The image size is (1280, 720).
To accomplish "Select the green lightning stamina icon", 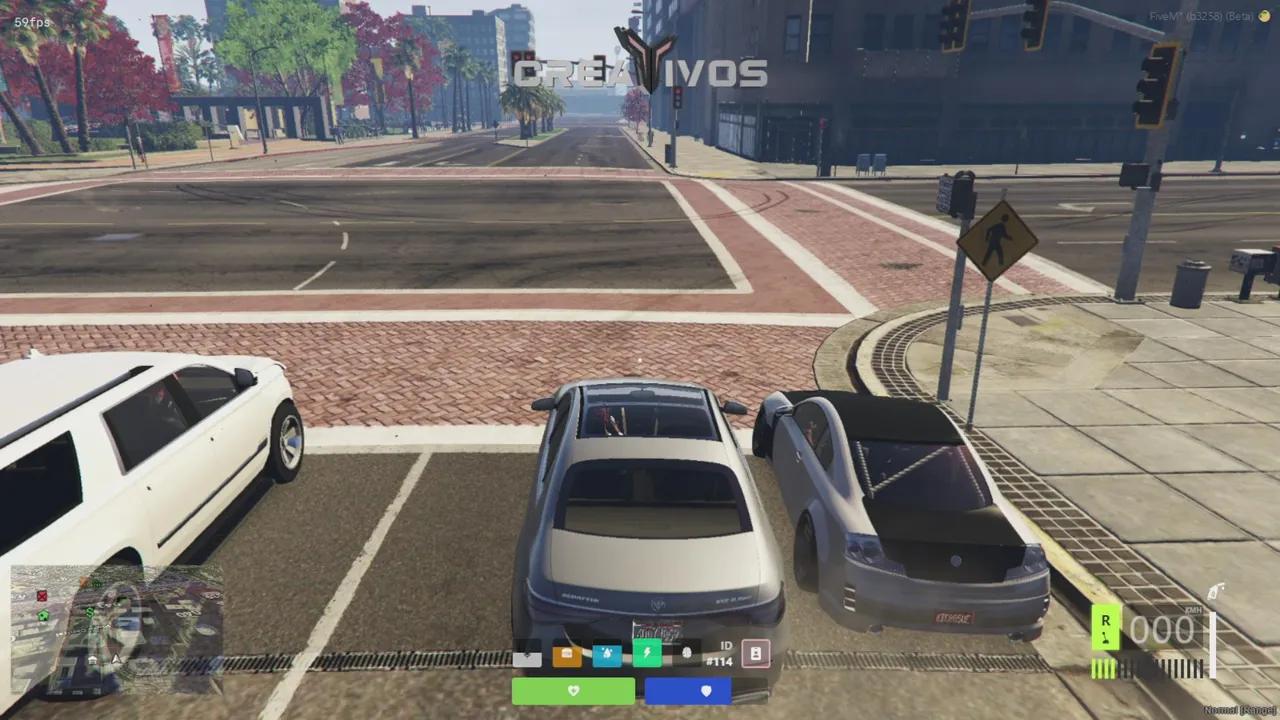I will (647, 655).
